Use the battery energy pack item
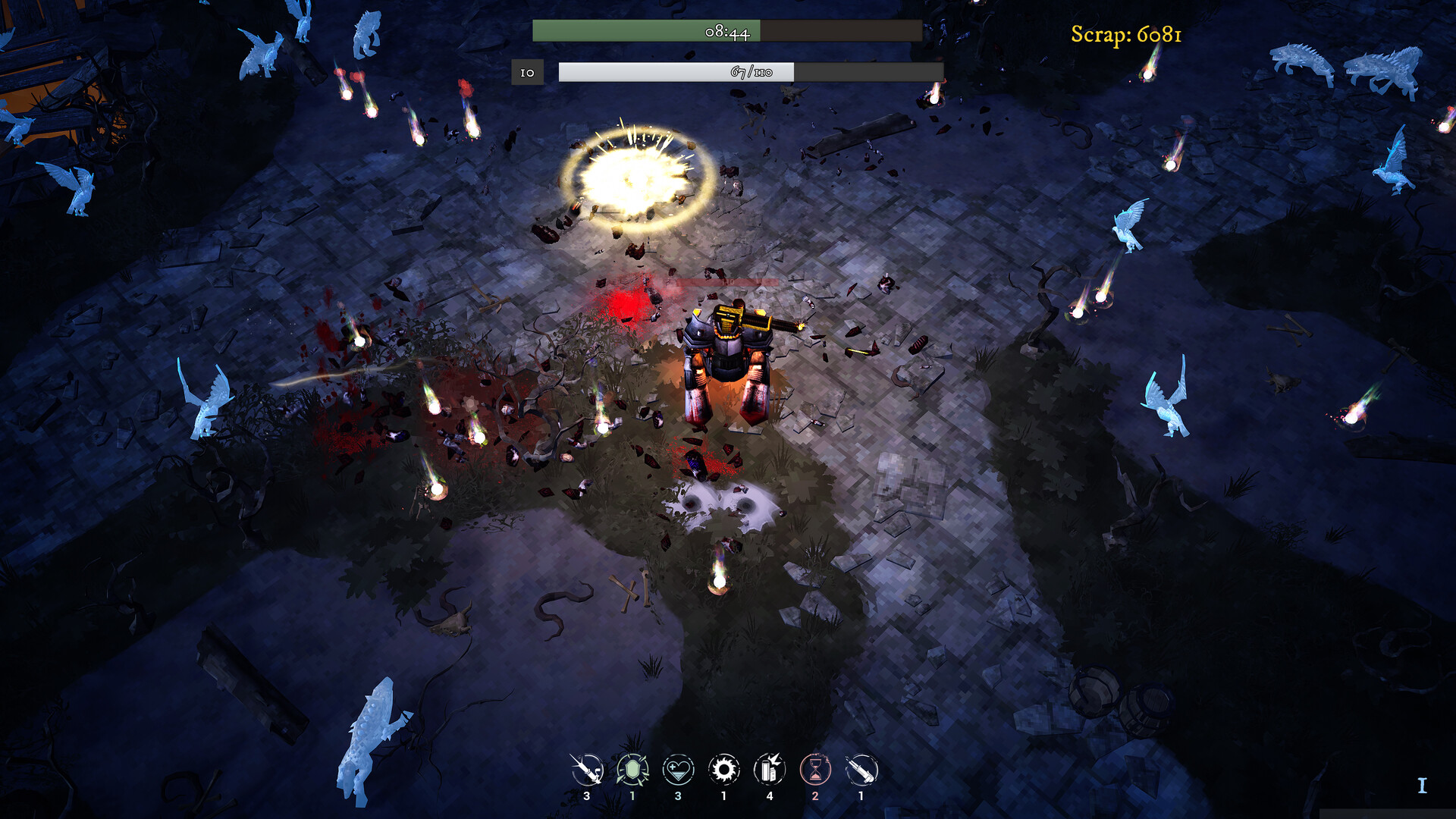This screenshot has height=819, width=1456. (x=770, y=767)
